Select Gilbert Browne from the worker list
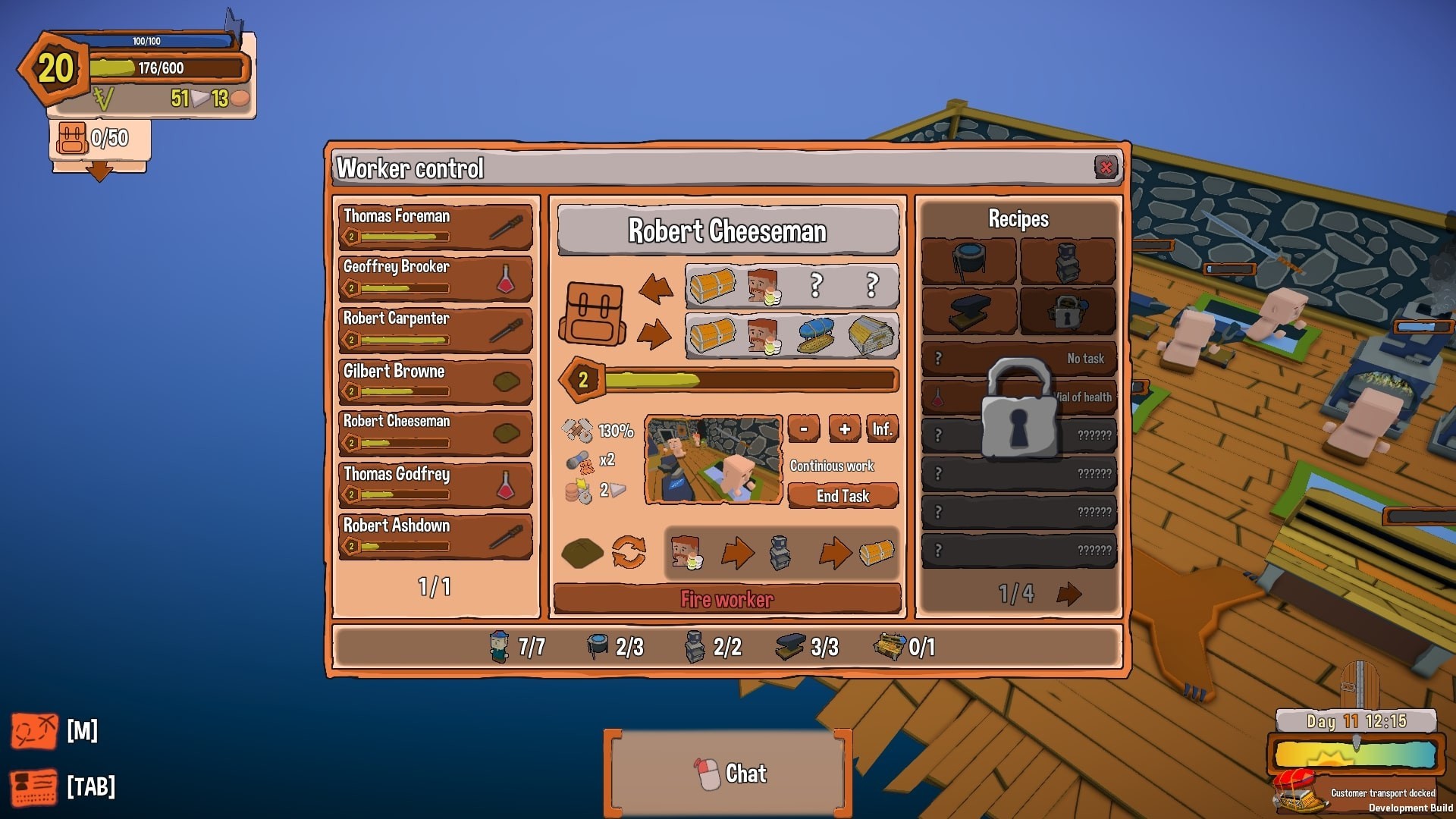 pos(435,381)
